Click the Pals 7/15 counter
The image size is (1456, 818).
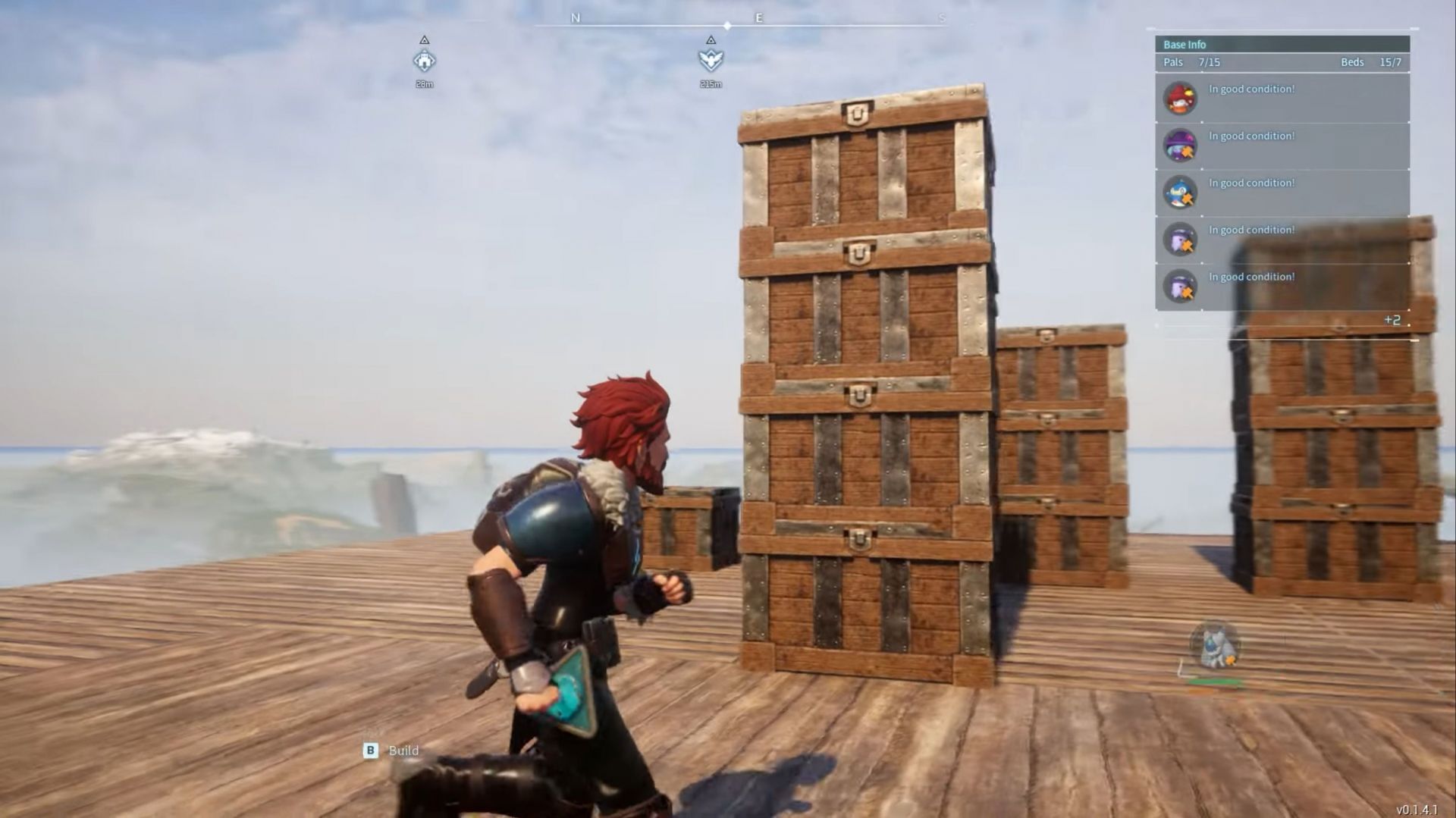[x=1190, y=62]
